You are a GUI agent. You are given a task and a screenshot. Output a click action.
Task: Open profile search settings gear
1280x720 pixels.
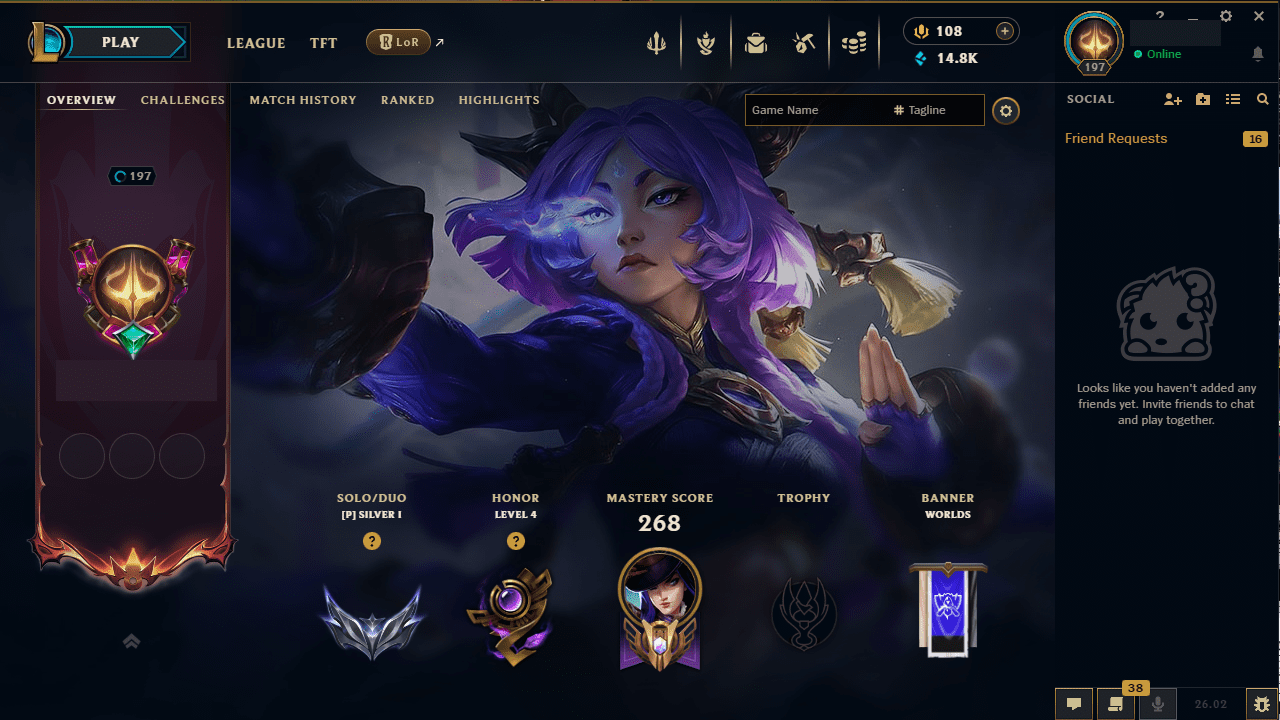click(x=1005, y=110)
